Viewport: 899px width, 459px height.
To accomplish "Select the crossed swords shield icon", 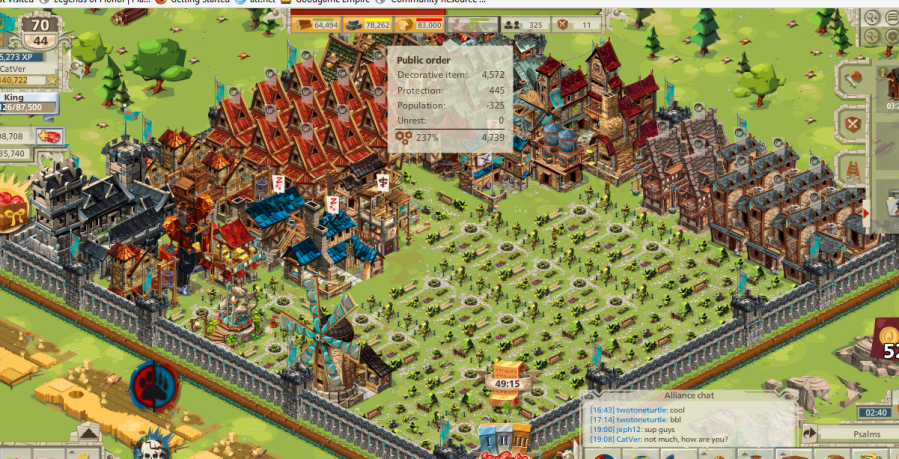I will pyautogui.click(x=852, y=124).
